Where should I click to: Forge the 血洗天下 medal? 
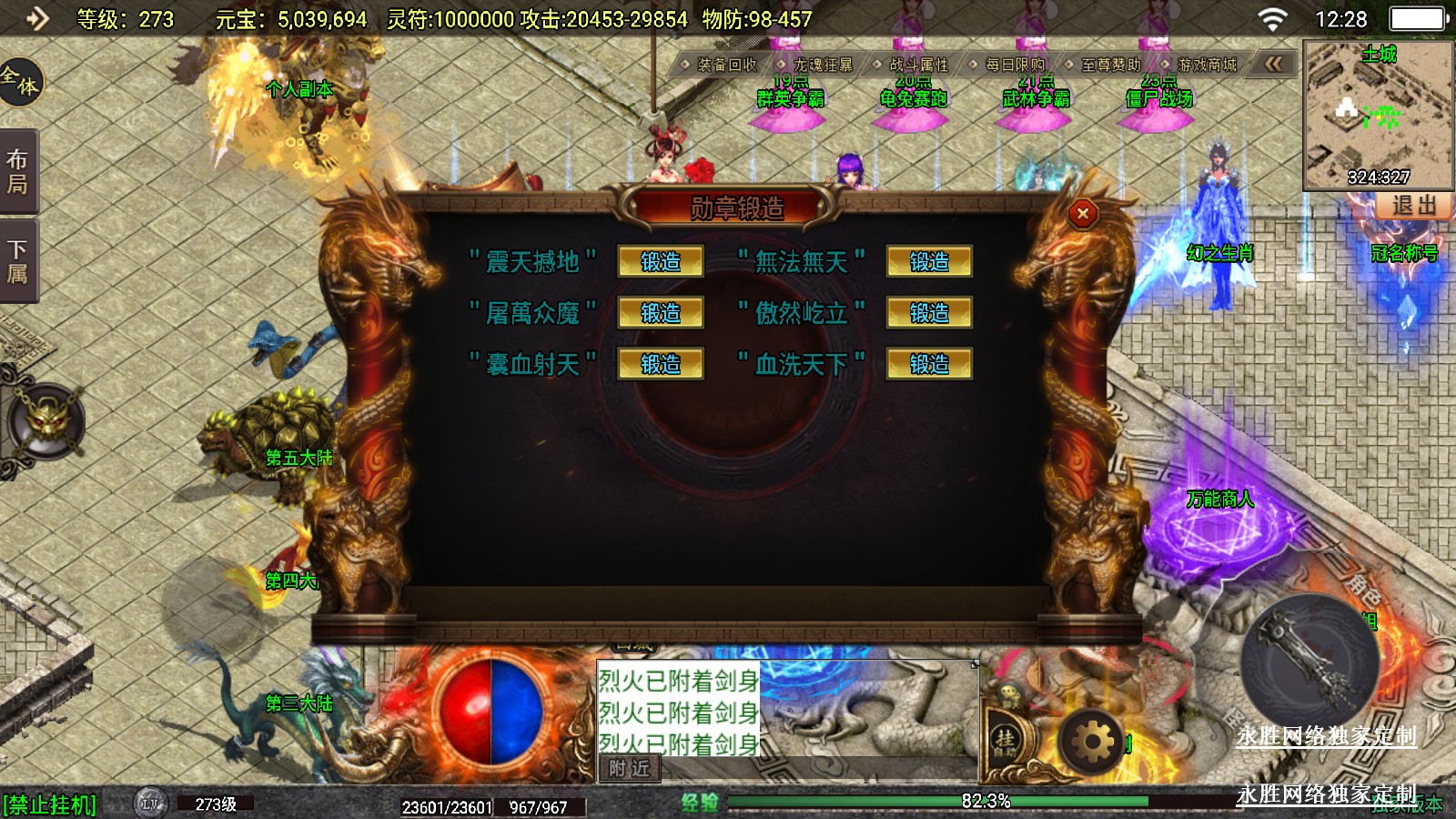tap(929, 364)
